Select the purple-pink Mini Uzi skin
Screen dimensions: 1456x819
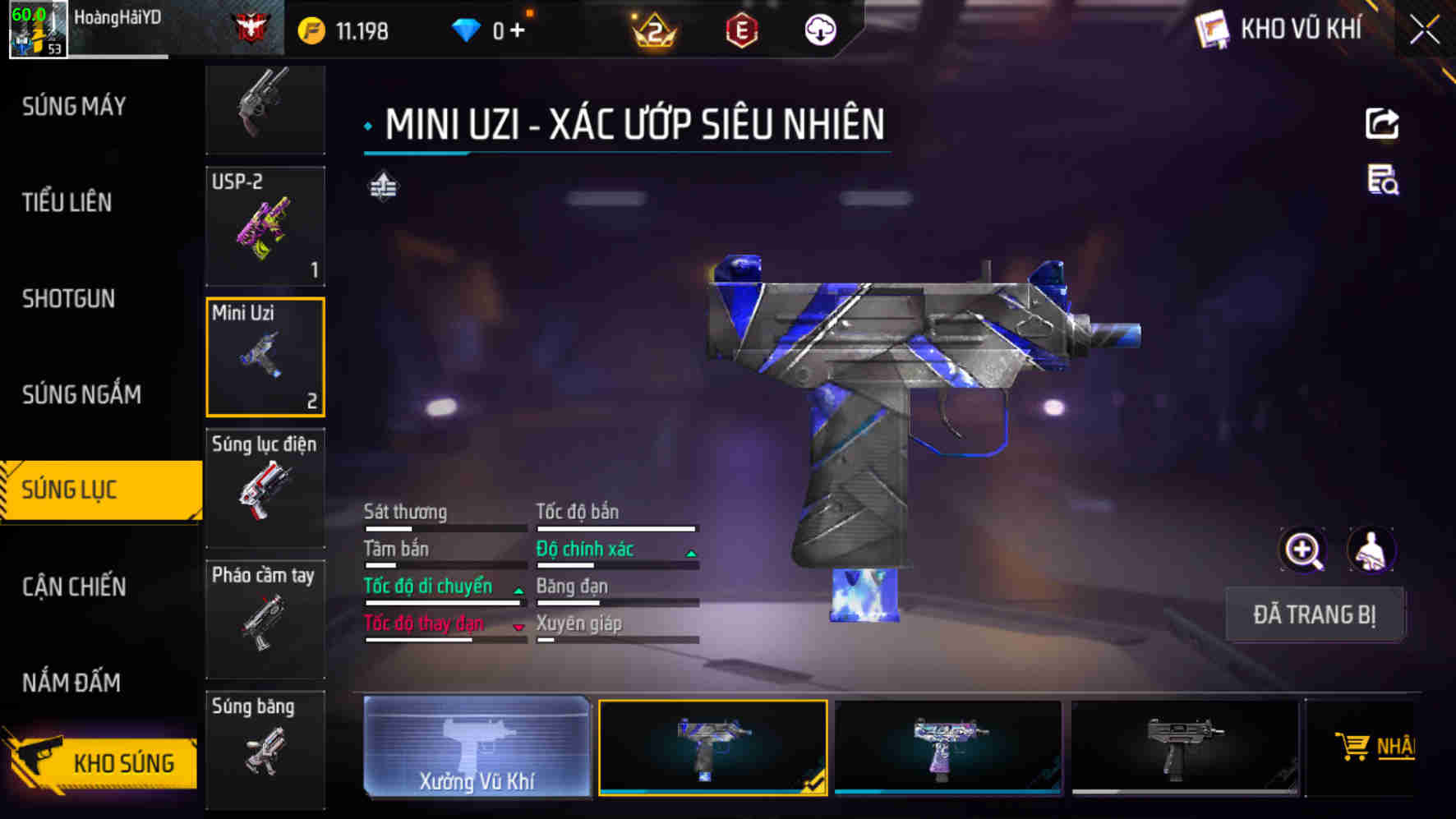948,747
